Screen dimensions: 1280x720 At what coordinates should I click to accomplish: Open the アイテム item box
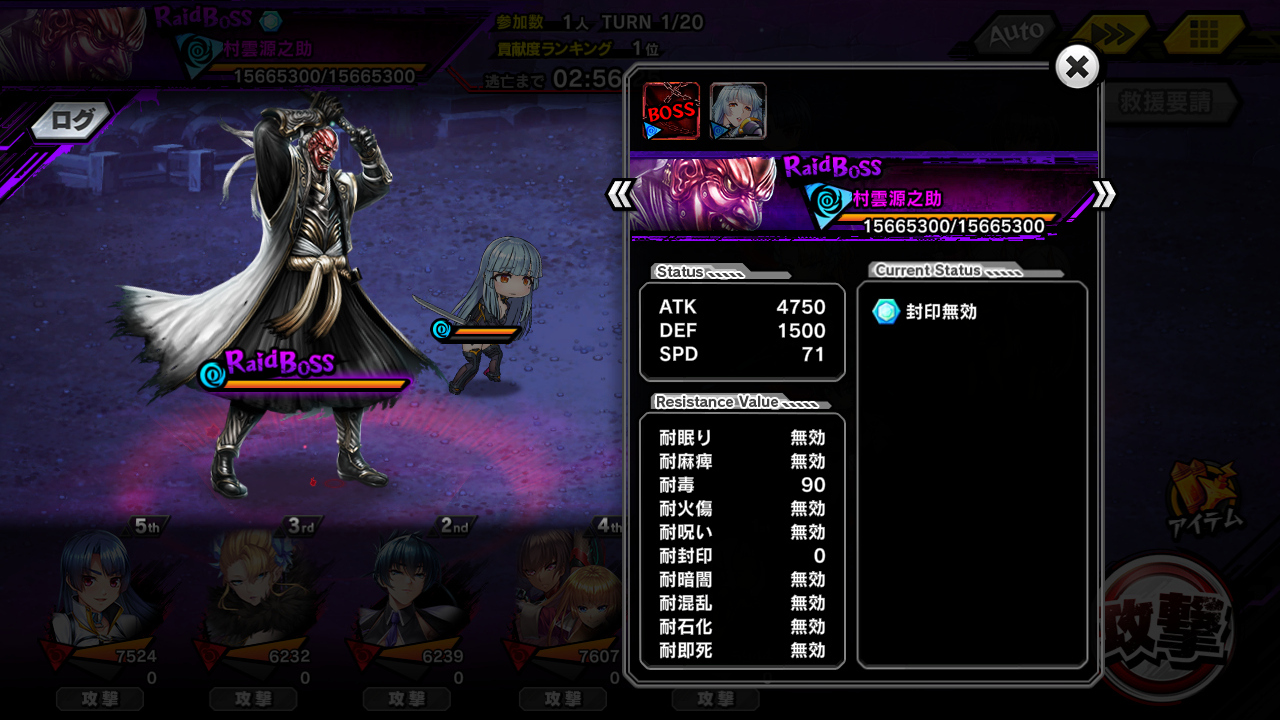(x=1205, y=497)
